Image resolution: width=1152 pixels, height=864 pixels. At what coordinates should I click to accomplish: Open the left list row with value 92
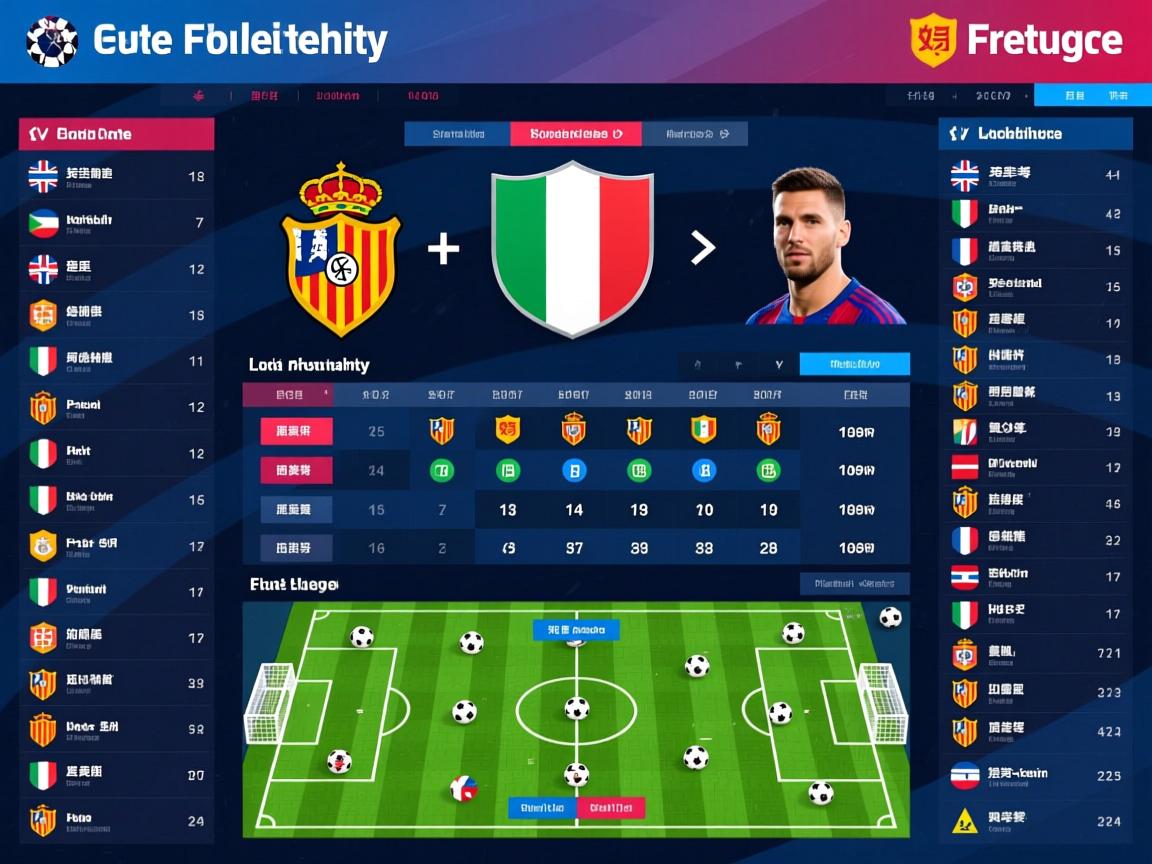click(116, 729)
